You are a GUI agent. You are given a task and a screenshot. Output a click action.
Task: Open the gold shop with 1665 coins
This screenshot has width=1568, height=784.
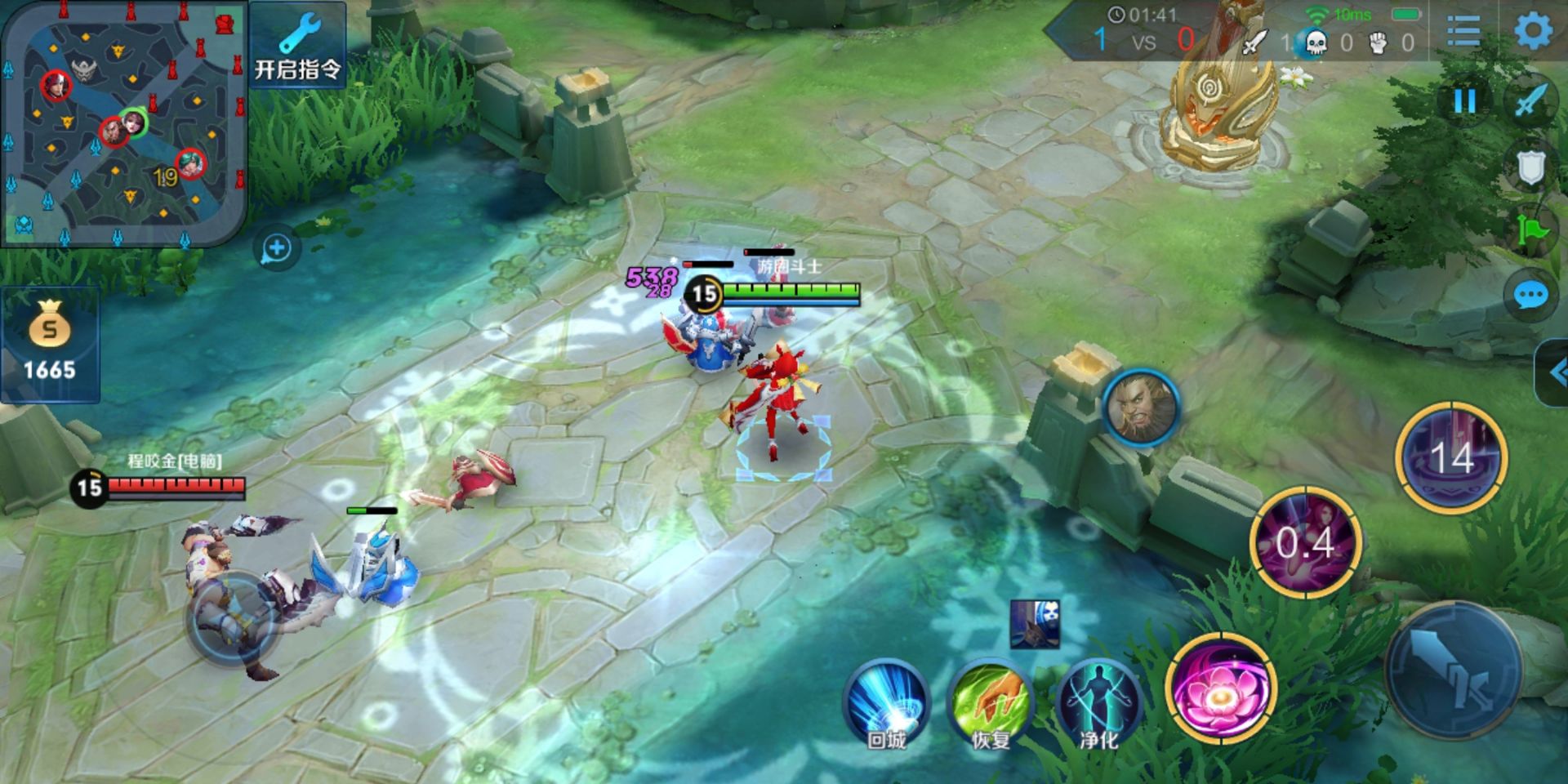tap(50, 345)
